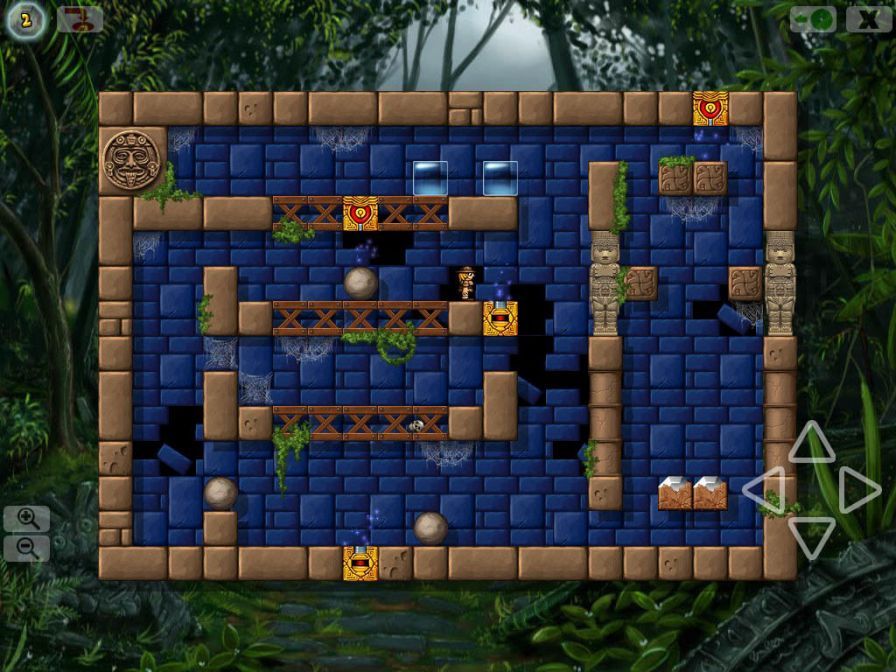The height and width of the screenshot is (672, 896).
Task: Move right with the right arrow
Action: 858,490
